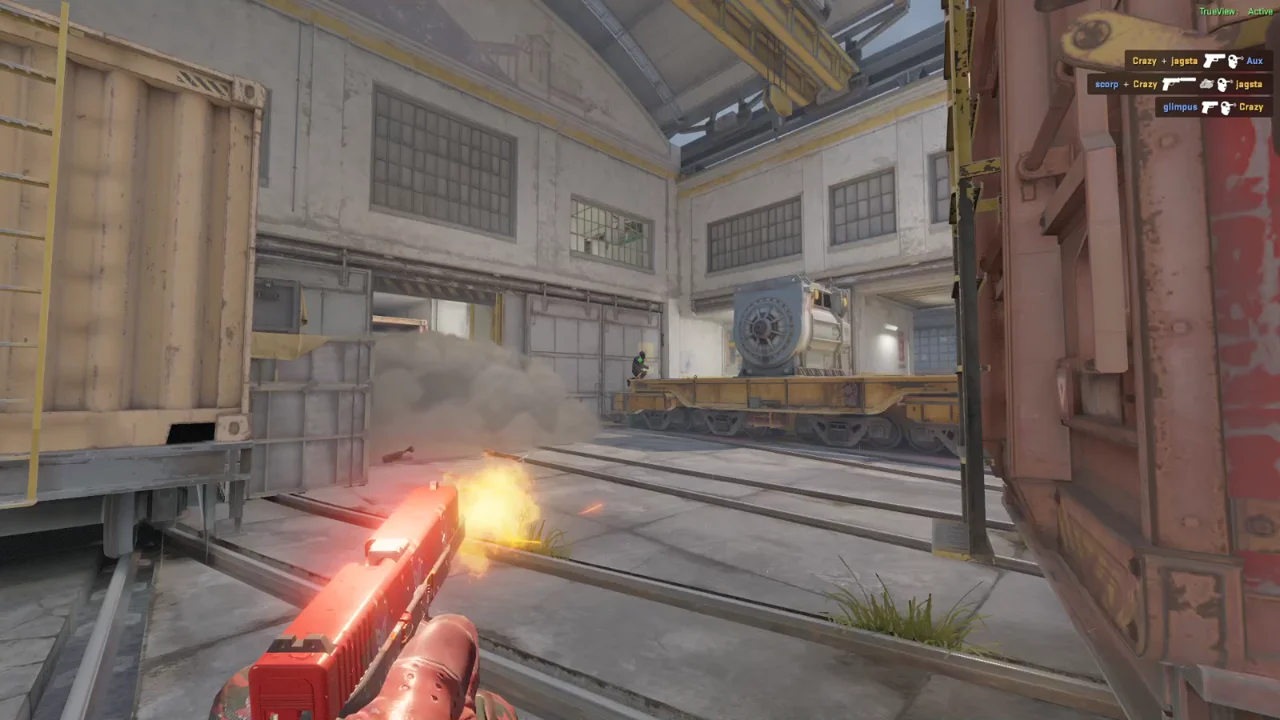
Task: Select the kill feed row where Aux died
Action: (x=1198, y=61)
